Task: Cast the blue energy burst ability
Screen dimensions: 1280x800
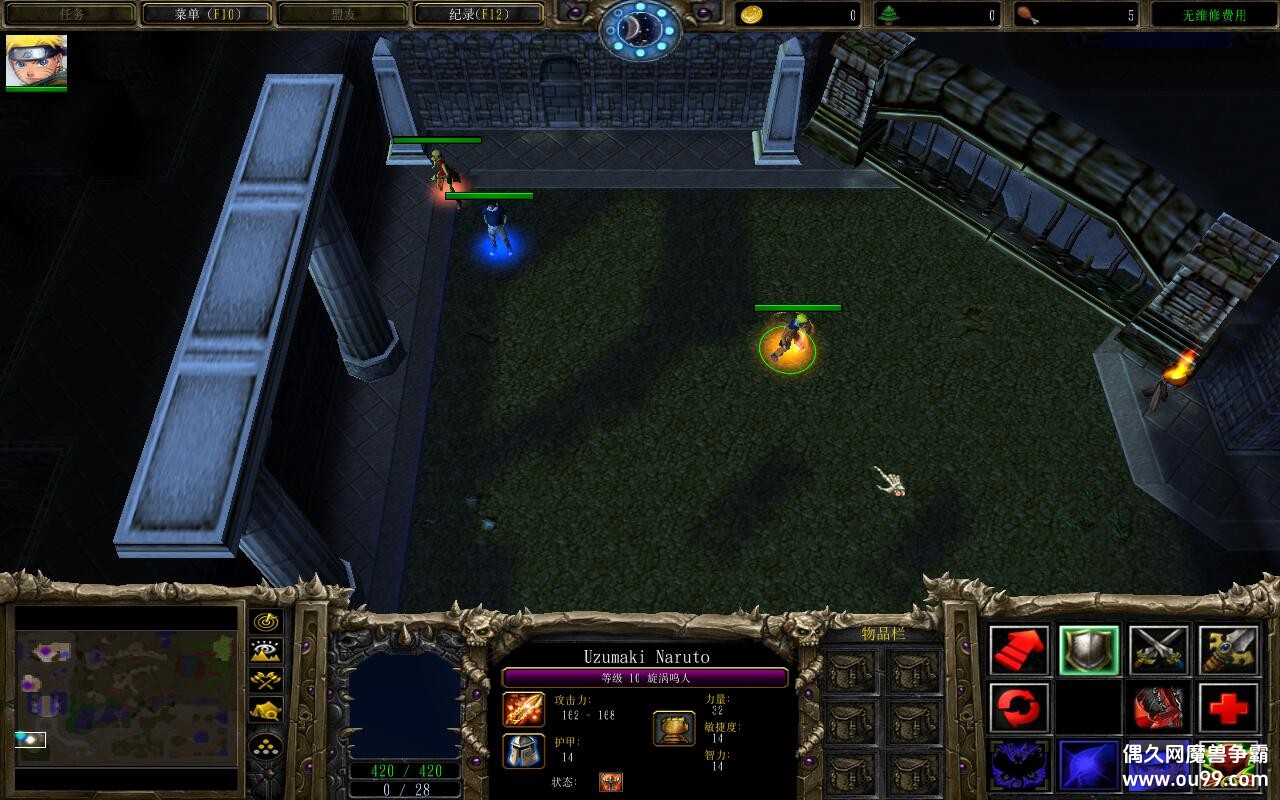Action: (x=1089, y=765)
